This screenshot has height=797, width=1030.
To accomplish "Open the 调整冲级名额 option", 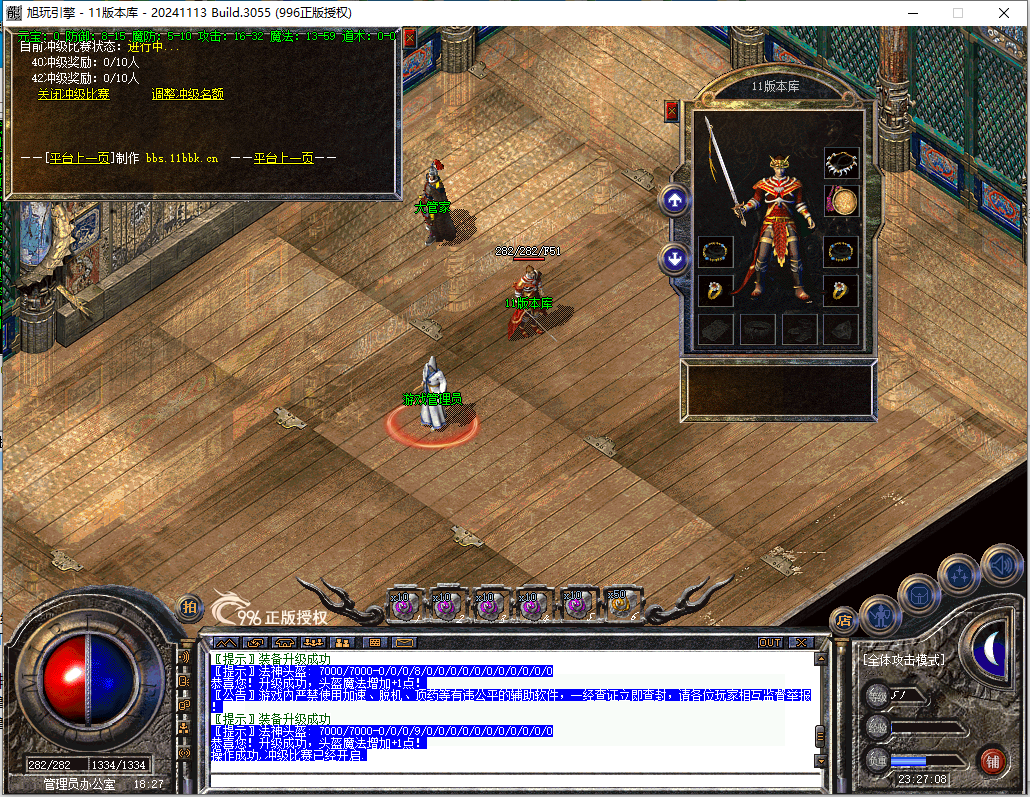I will (187, 94).
